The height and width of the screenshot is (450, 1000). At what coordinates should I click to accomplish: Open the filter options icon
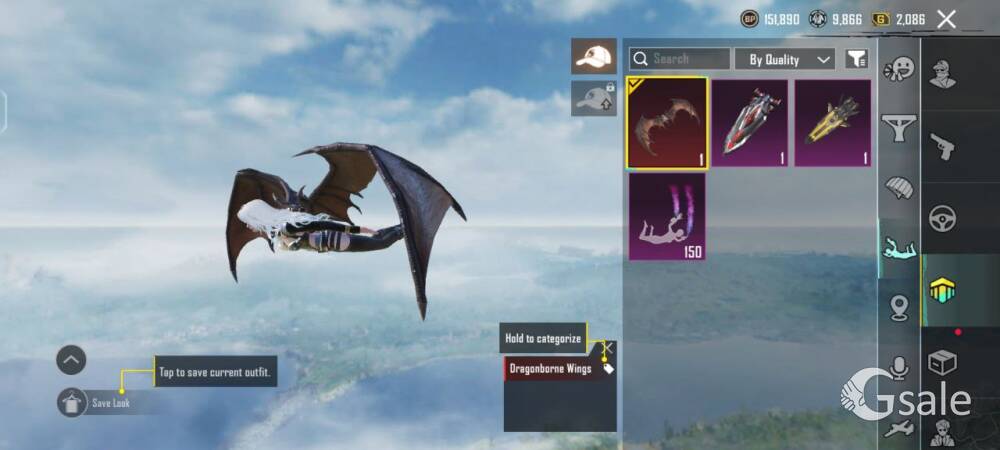(856, 60)
